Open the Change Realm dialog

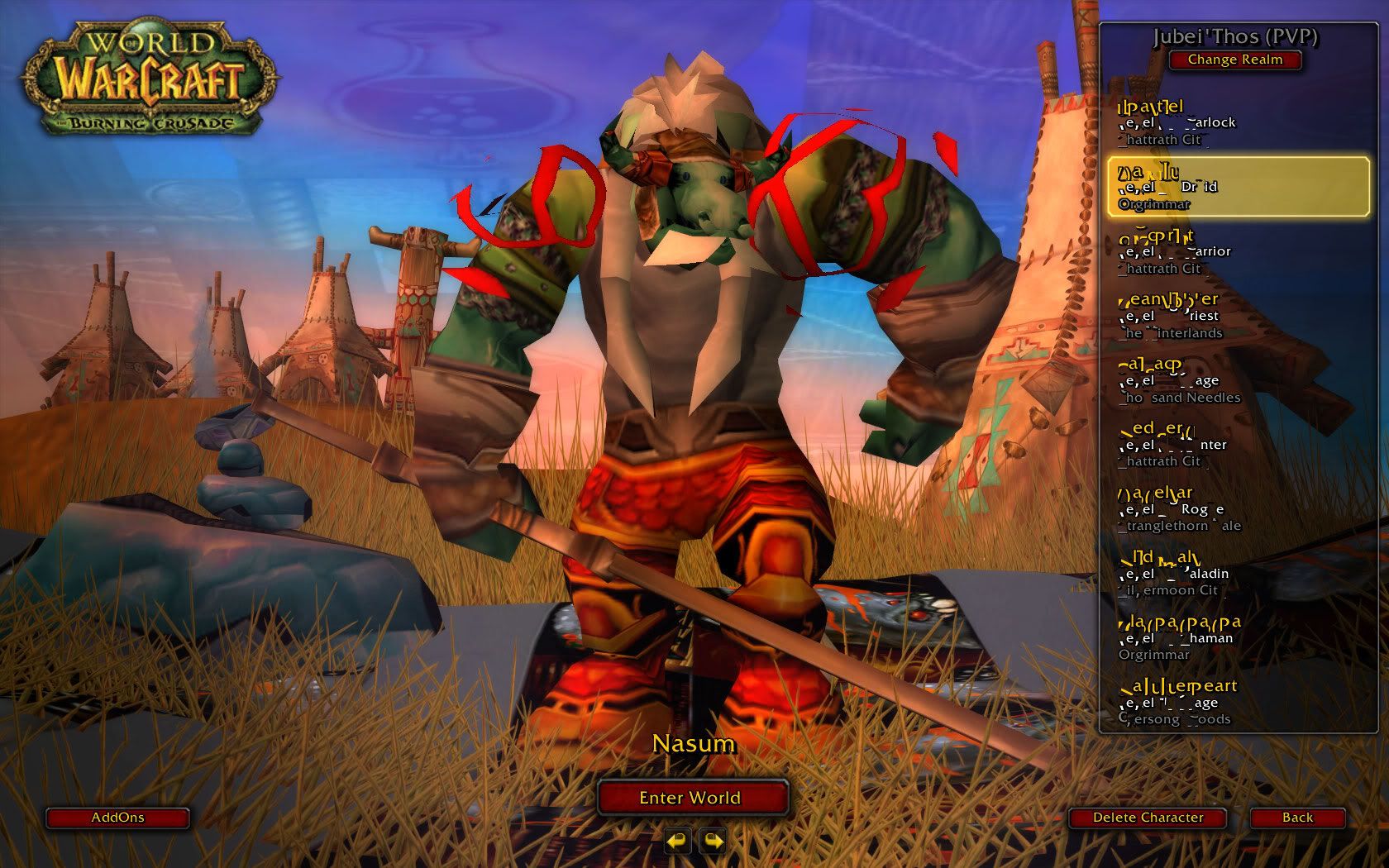pos(1234,60)
